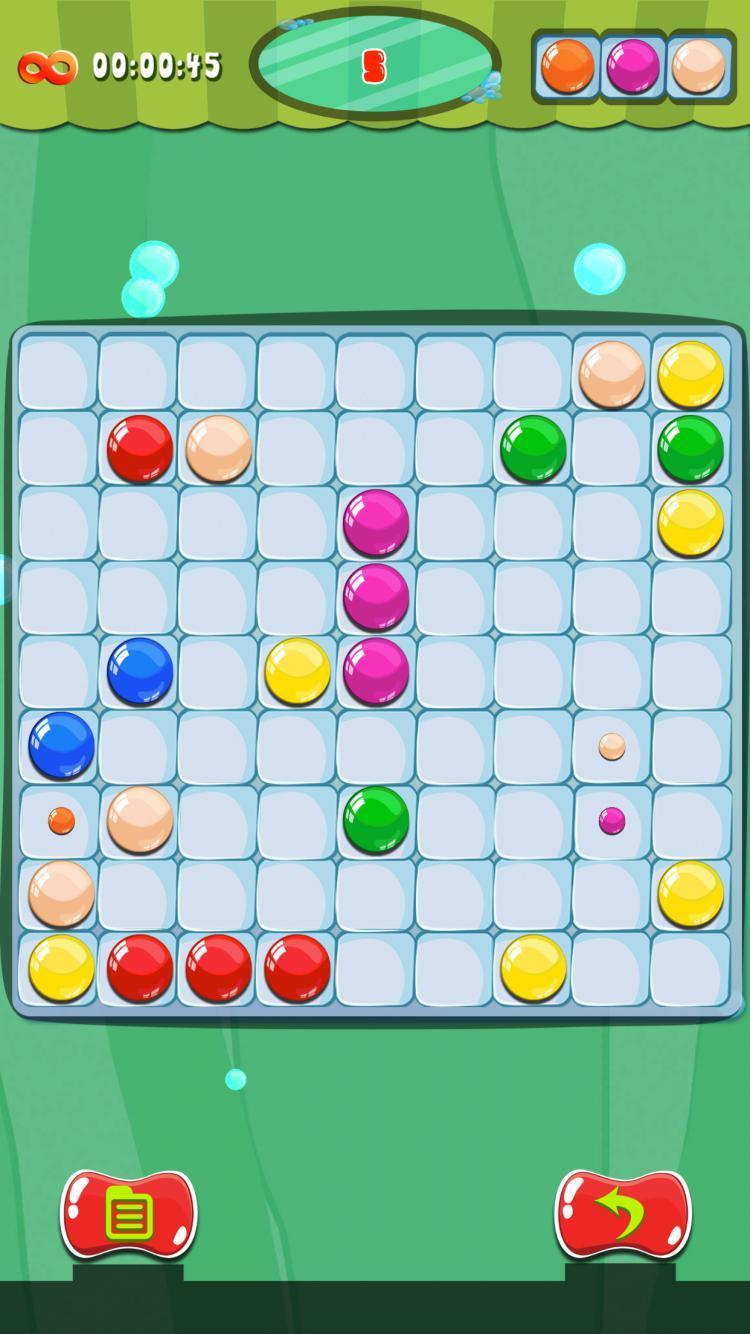Select the red ball beside the peach ball
Viewport: 750px width, 1334px height.
pyautogui.click(x=140, y=448)
